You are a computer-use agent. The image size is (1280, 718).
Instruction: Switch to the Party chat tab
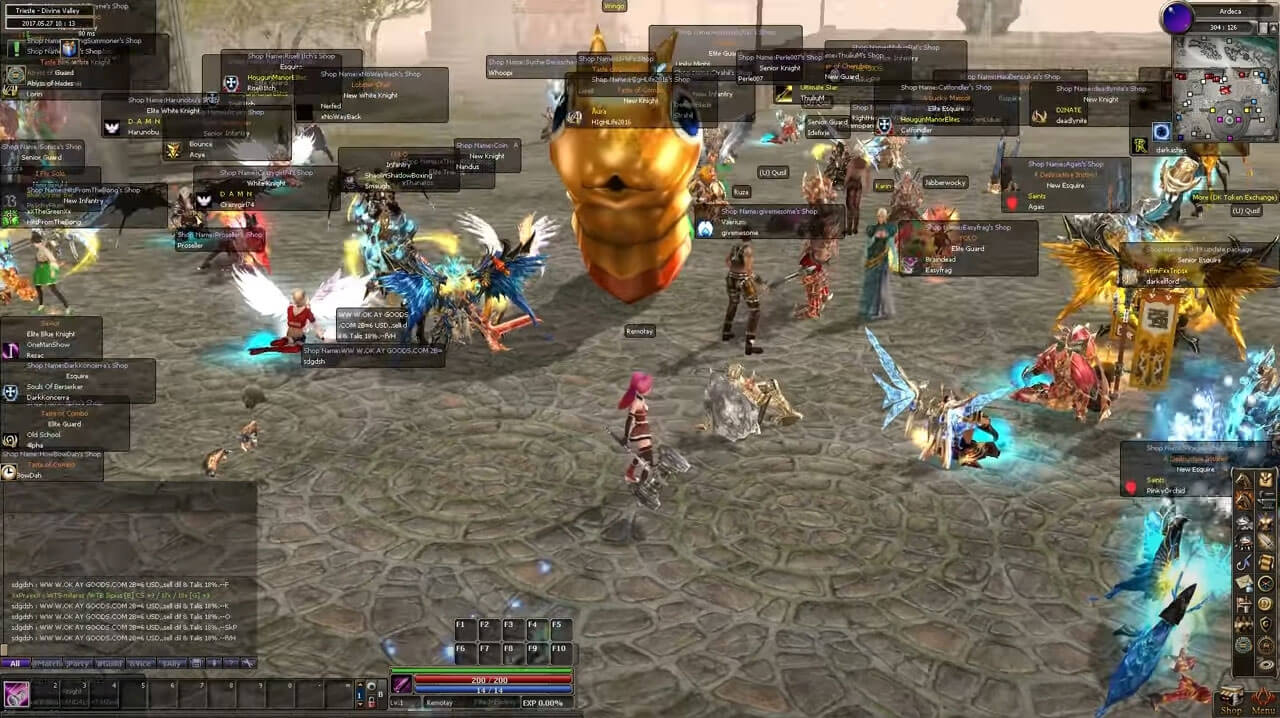coord(77,663)
